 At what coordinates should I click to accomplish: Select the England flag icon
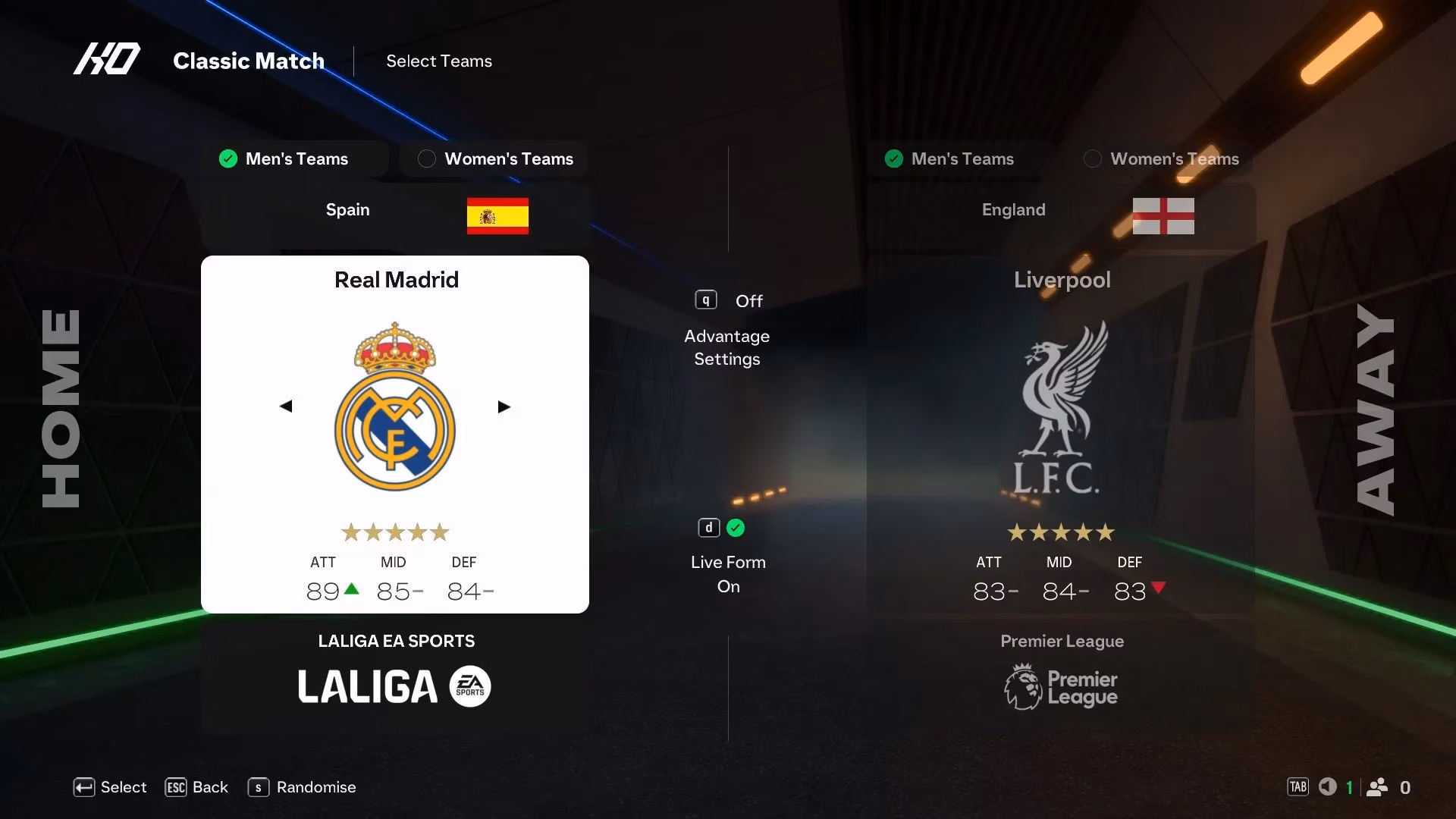click(1163, 217)
